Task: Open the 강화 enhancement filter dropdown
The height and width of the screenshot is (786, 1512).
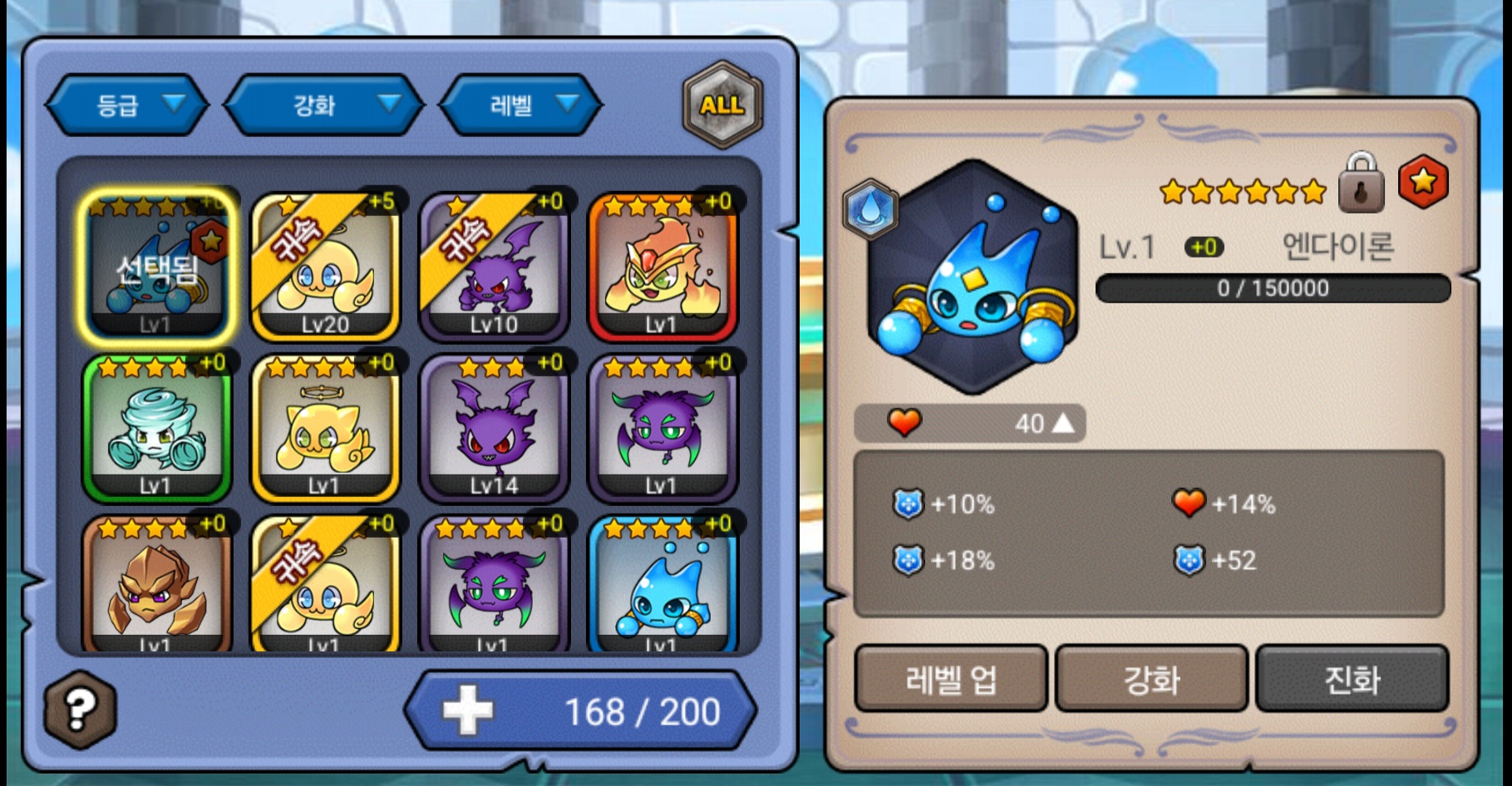Action: pos(325,105)
